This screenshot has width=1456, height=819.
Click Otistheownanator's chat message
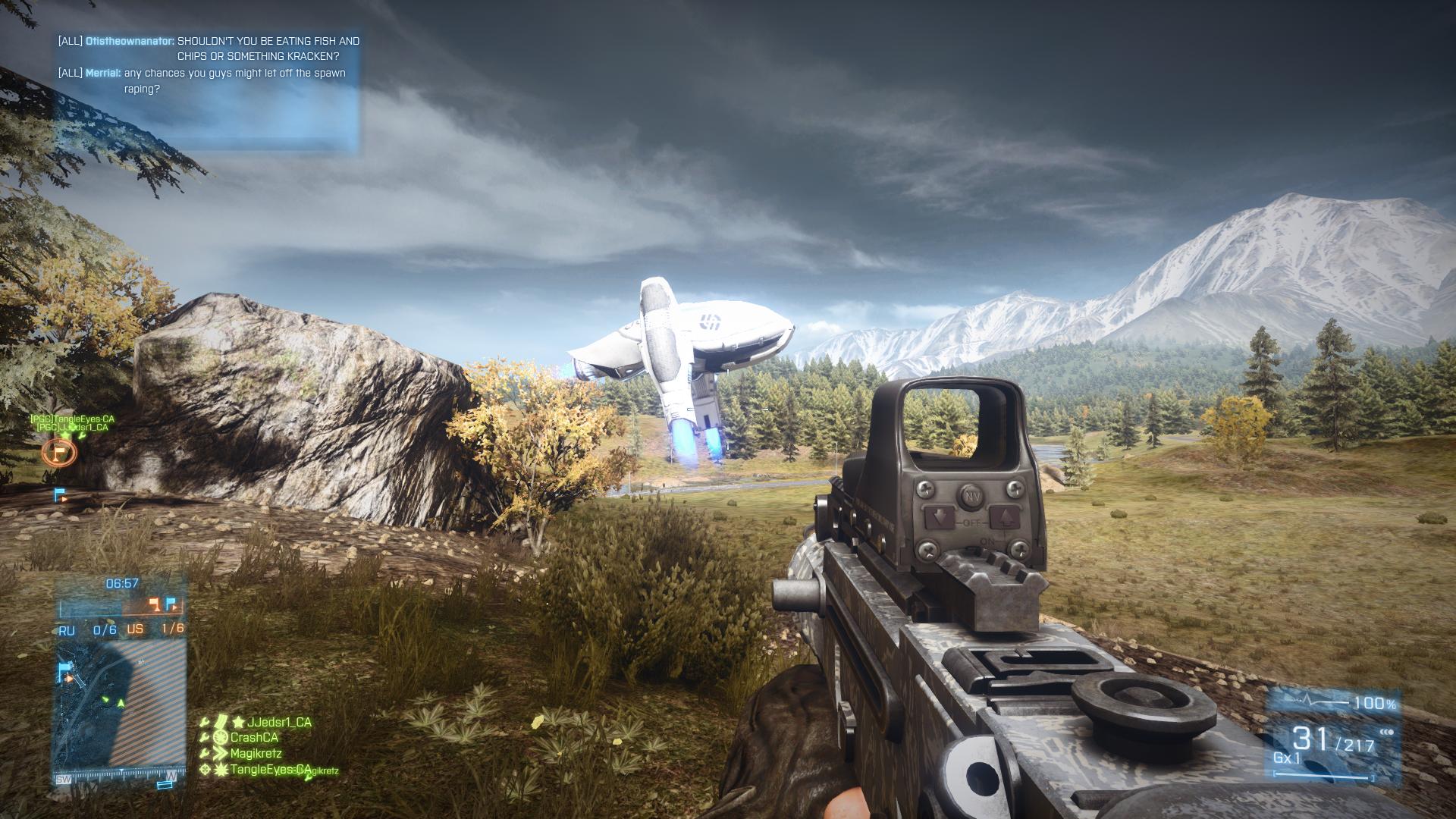tap(209, 49)
